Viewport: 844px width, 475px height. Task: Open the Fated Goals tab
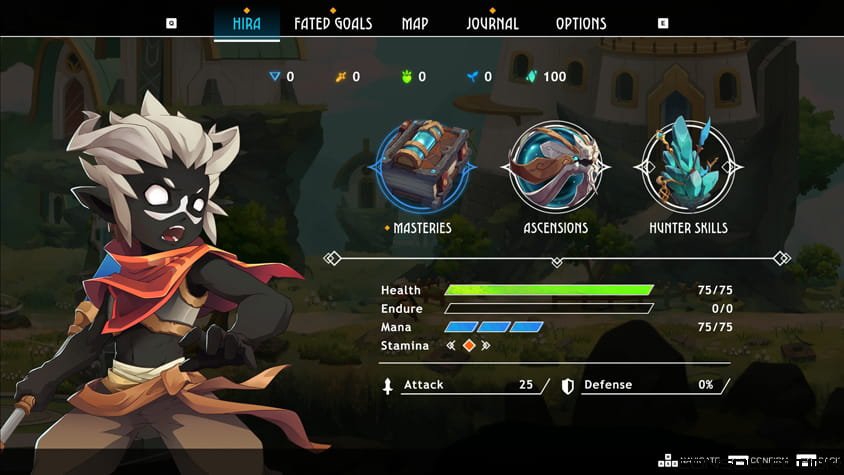[332, 23]
